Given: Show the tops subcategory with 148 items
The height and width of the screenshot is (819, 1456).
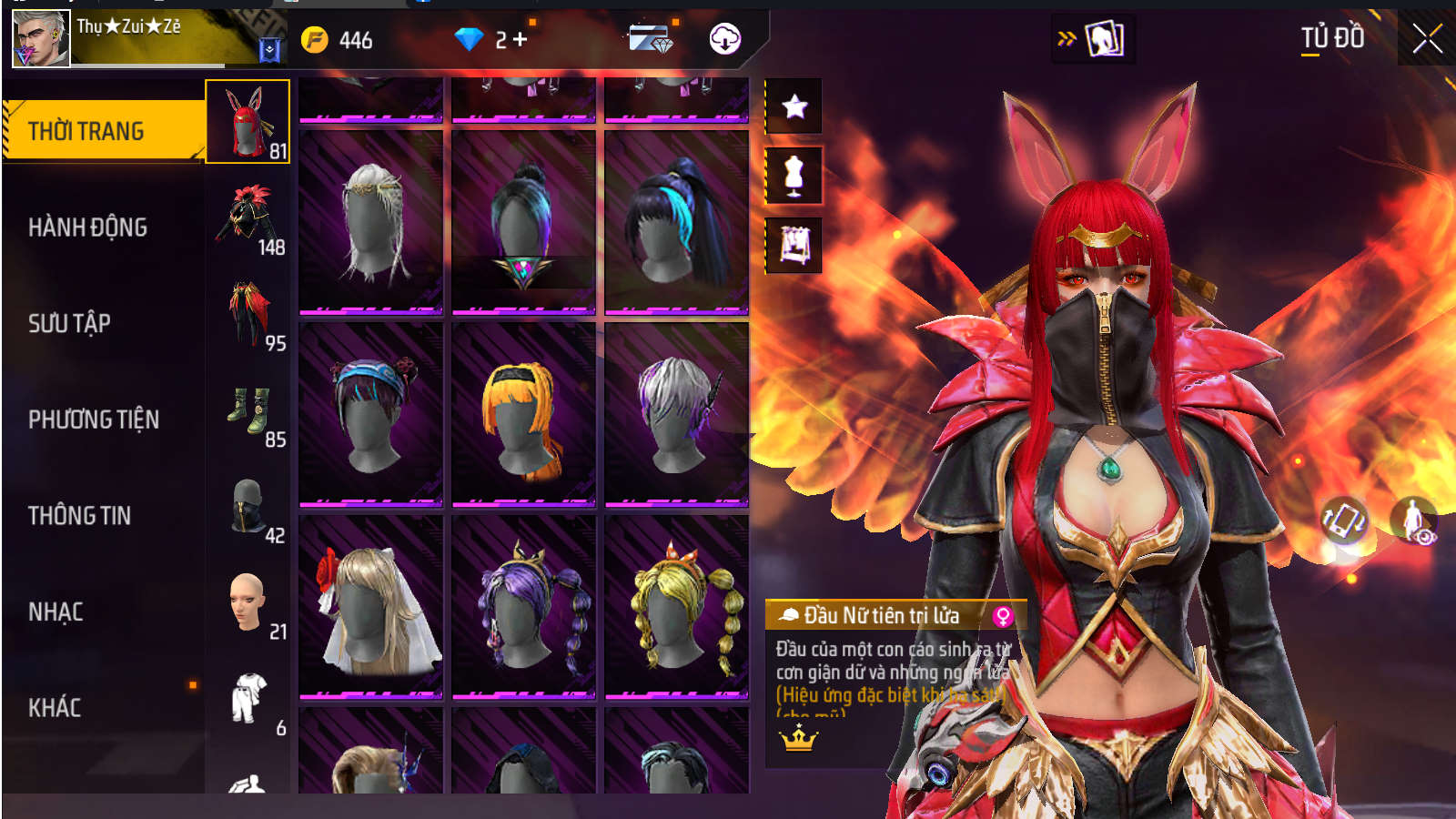Looking at the screenshot, I should tap(248, 218).
